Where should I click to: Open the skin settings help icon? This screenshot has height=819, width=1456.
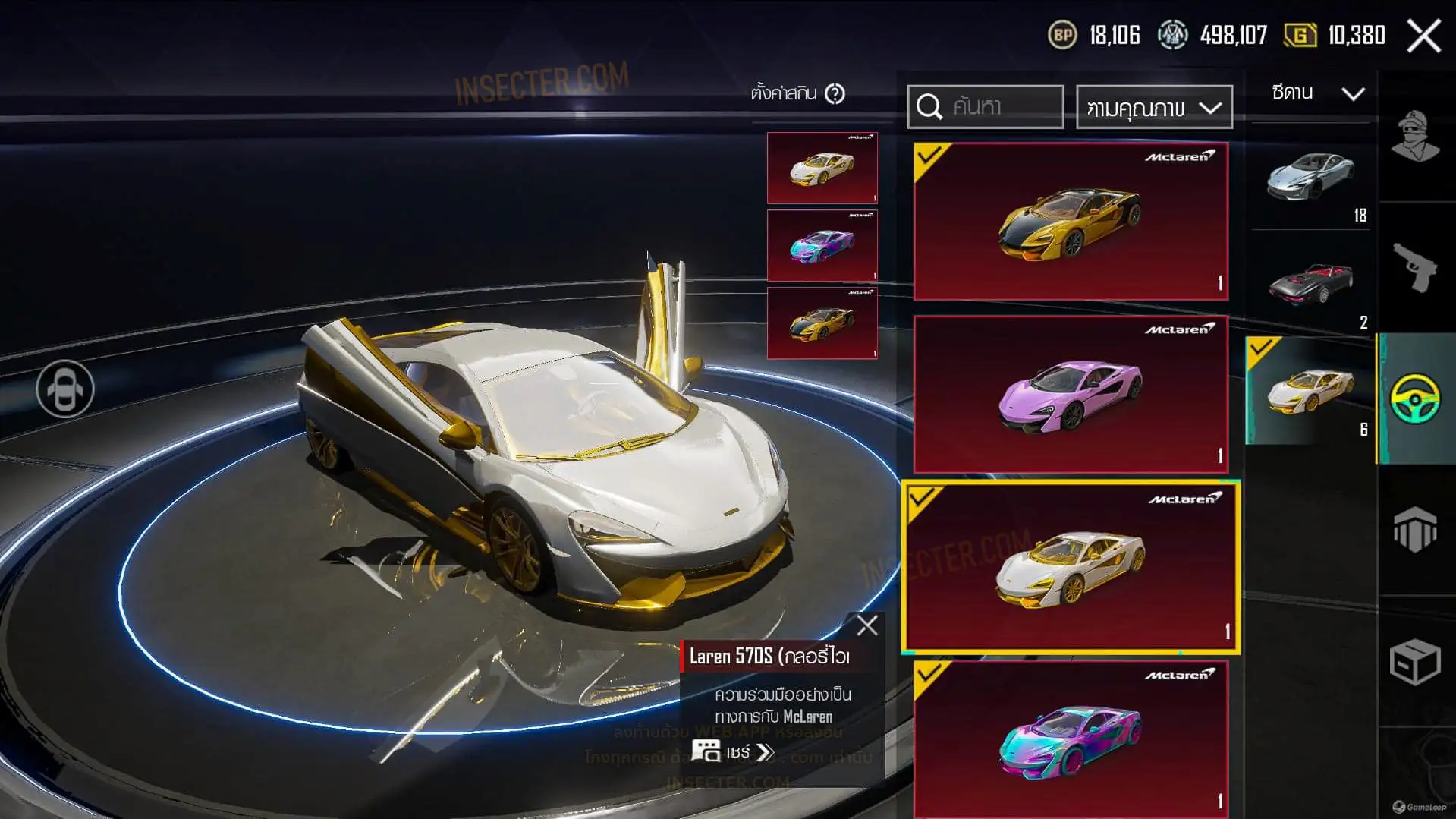(x=835, y=94)
